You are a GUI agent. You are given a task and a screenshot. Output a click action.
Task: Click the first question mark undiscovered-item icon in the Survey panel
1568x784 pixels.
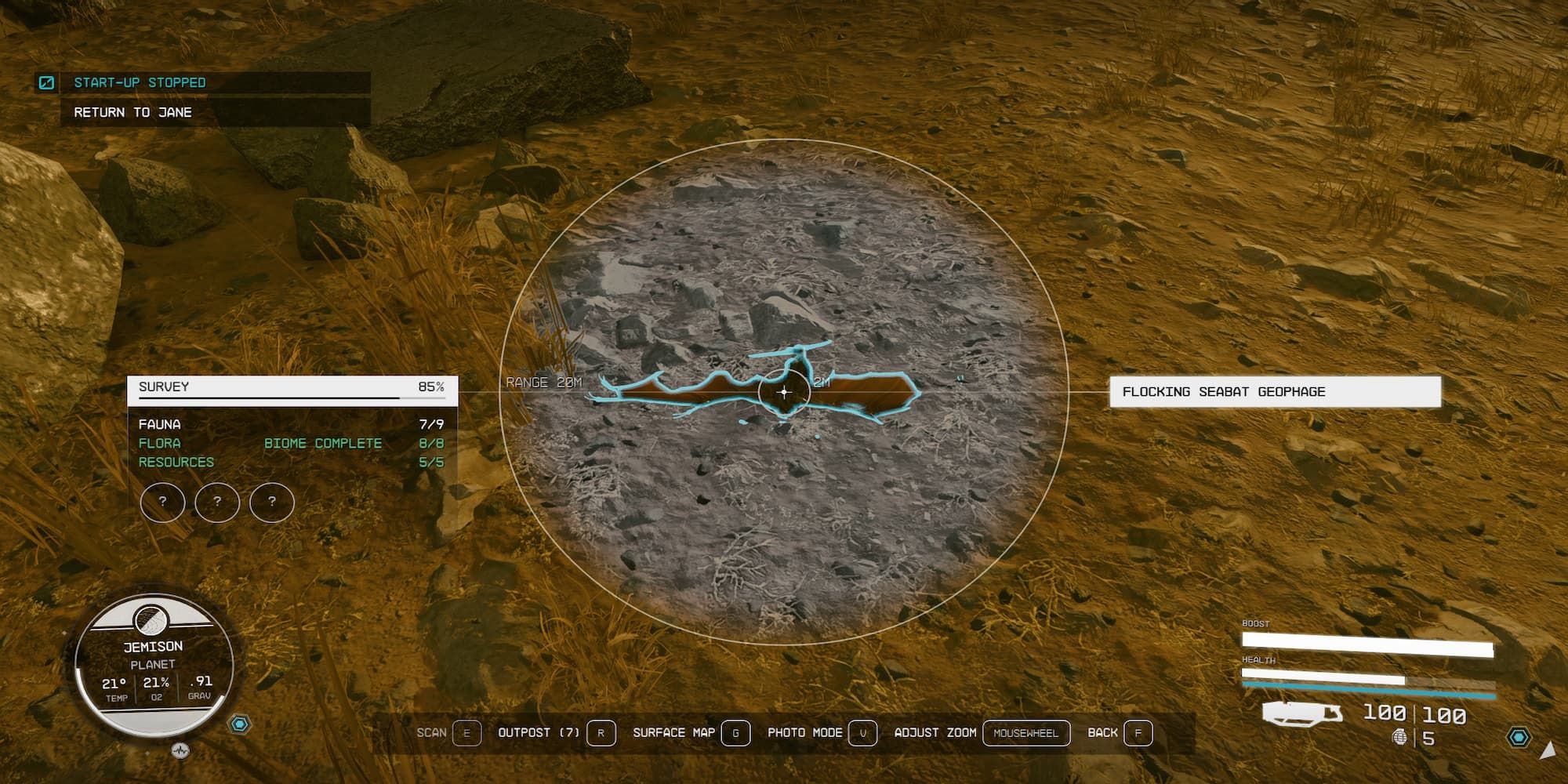point(163,503)
